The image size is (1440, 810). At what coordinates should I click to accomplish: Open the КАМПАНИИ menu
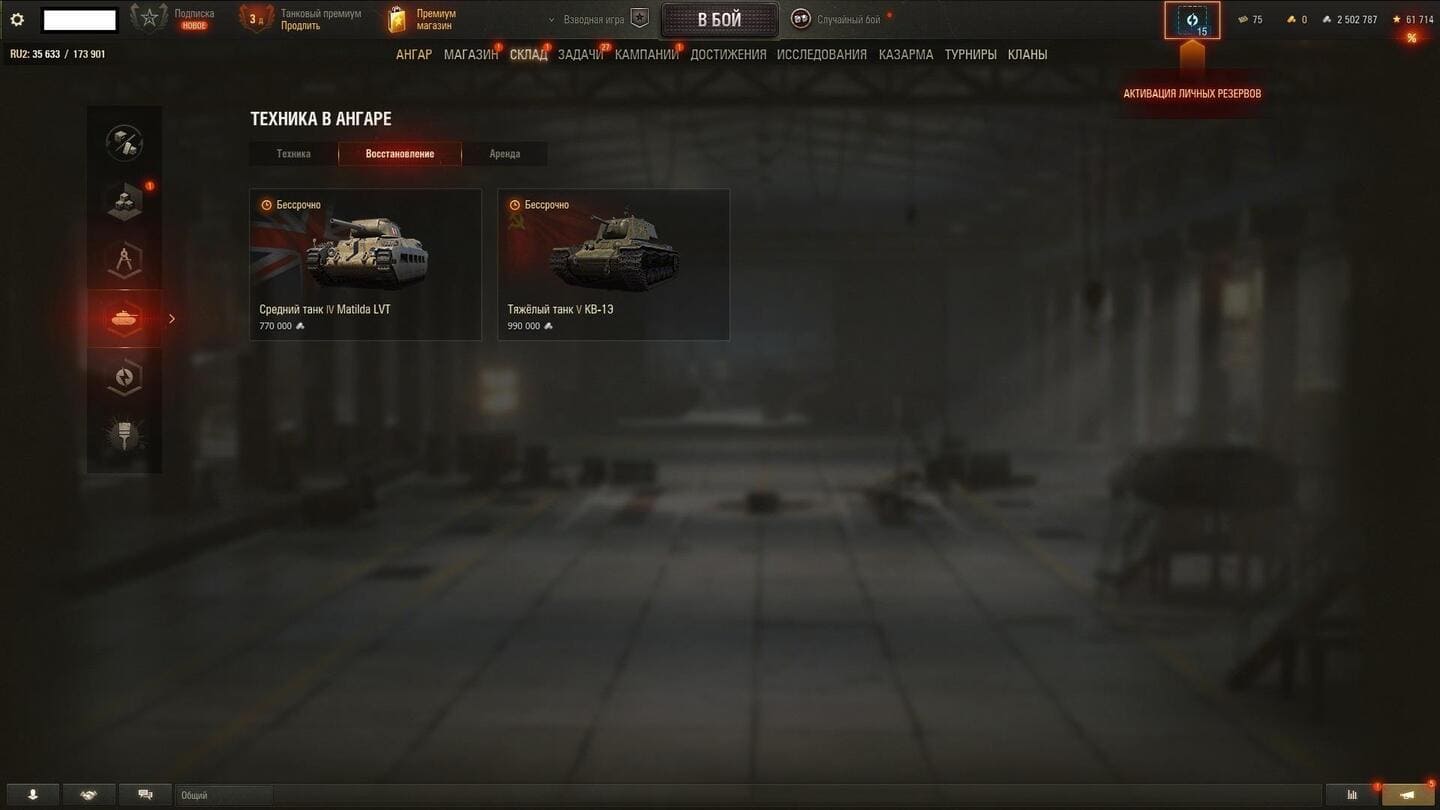click(646, 55)
